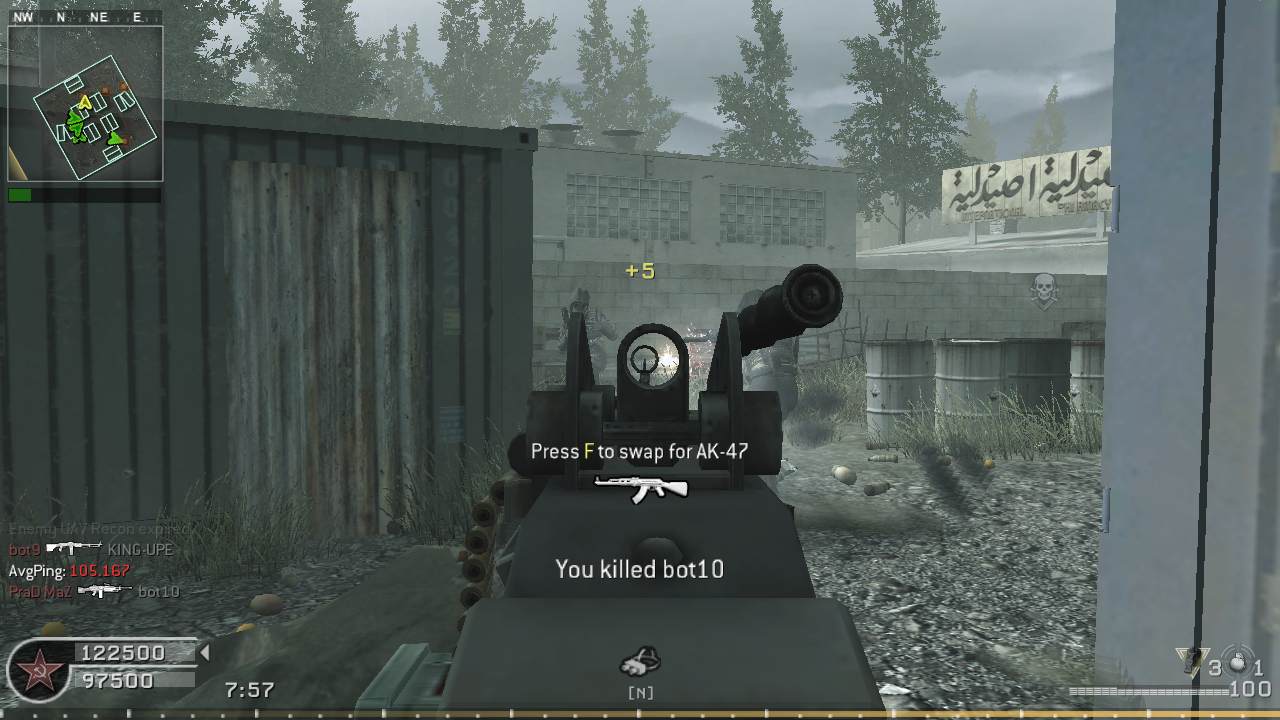Image resolution: width=1280 pixels, height=720 pixels.
Task: Select the frag grenade icon
Action: tap(1237, 662)
